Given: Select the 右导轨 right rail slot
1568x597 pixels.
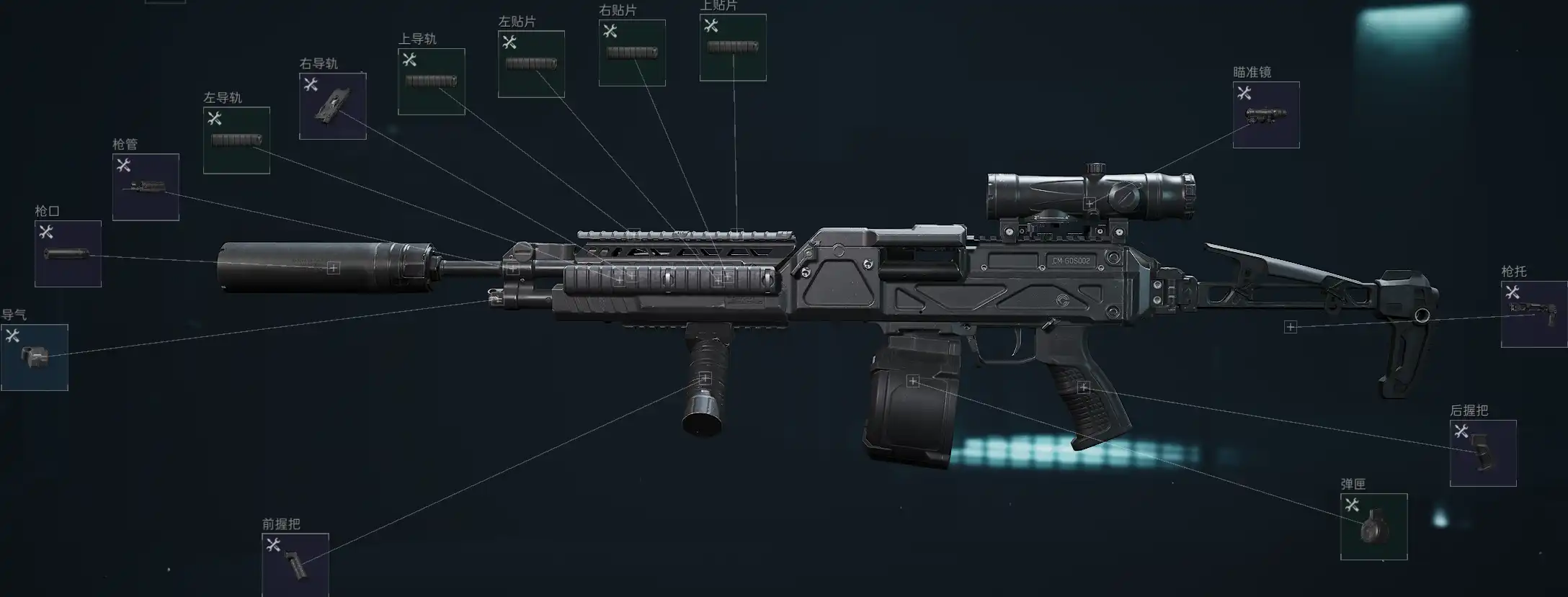Looking at the screenshot, I should pyautogui.click(x=332, y=106).
